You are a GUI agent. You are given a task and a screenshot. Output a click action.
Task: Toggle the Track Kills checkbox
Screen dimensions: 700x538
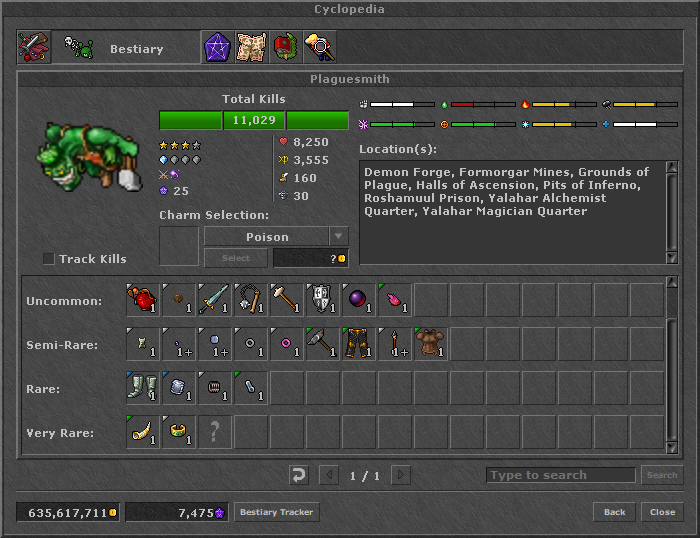49,259
